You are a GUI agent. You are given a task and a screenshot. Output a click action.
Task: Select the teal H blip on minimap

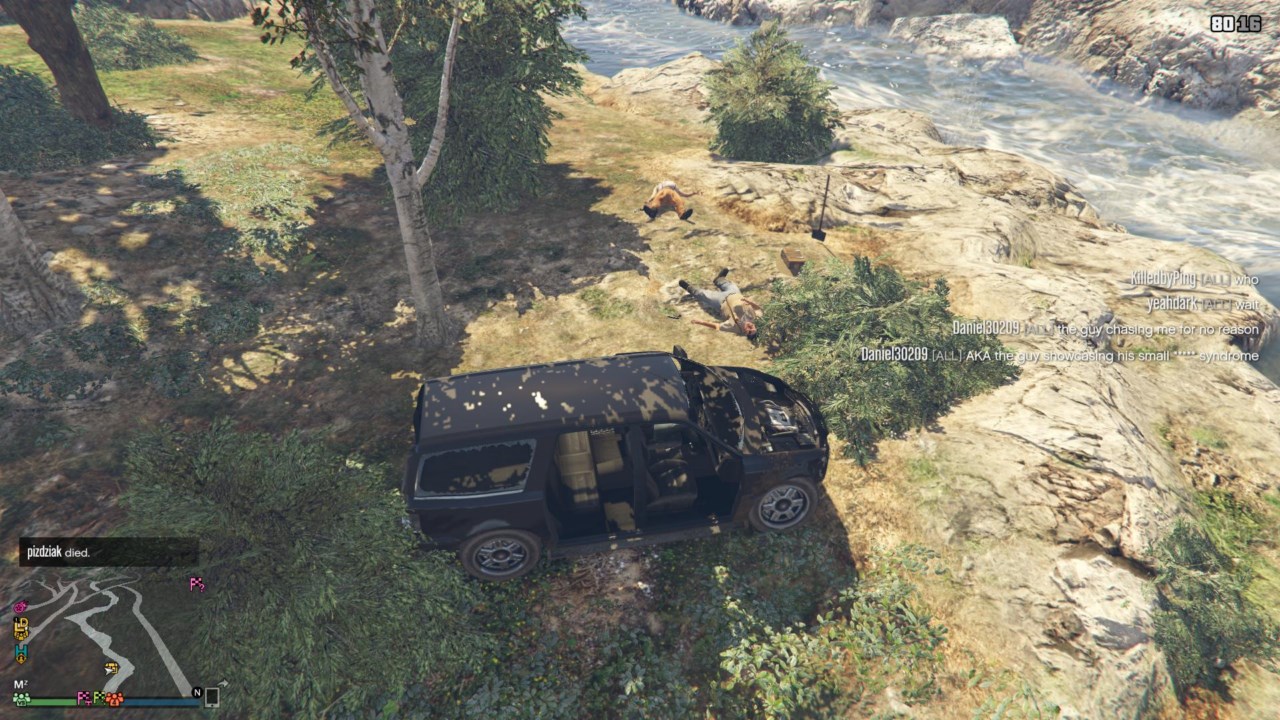pos(21,652)
